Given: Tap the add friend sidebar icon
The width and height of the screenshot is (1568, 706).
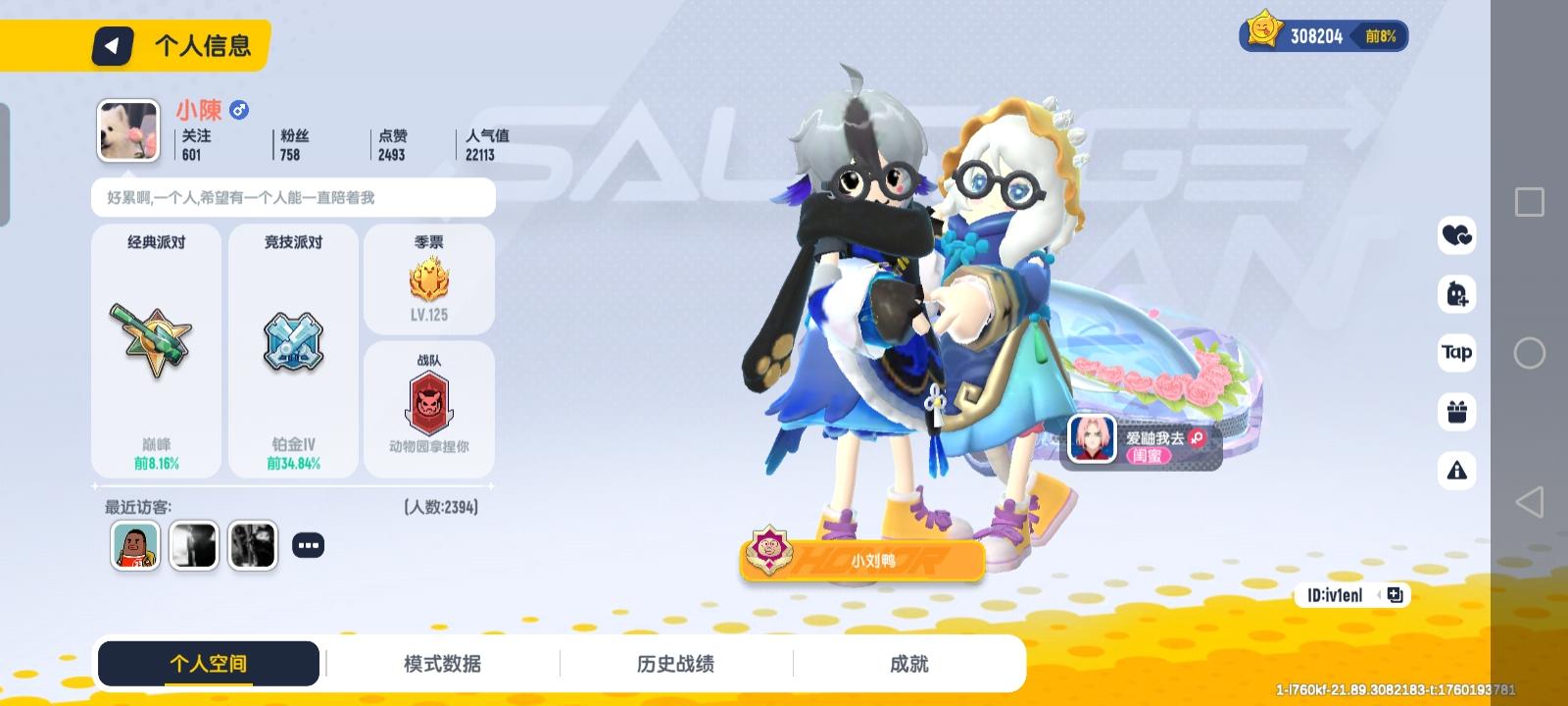Looking at the screenshot, I should [x=1457, y=294].
